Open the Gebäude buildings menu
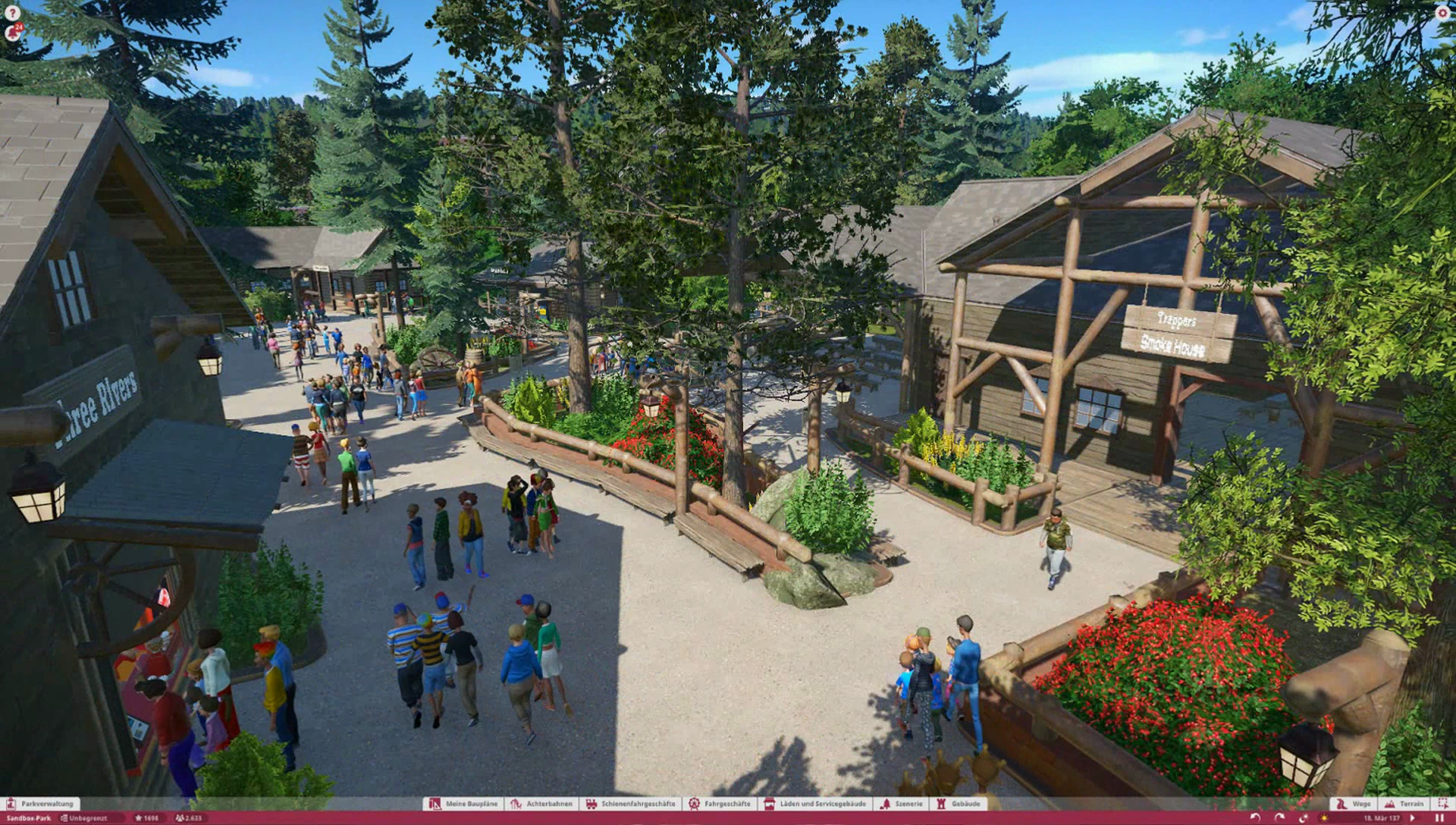 [959, 804]
